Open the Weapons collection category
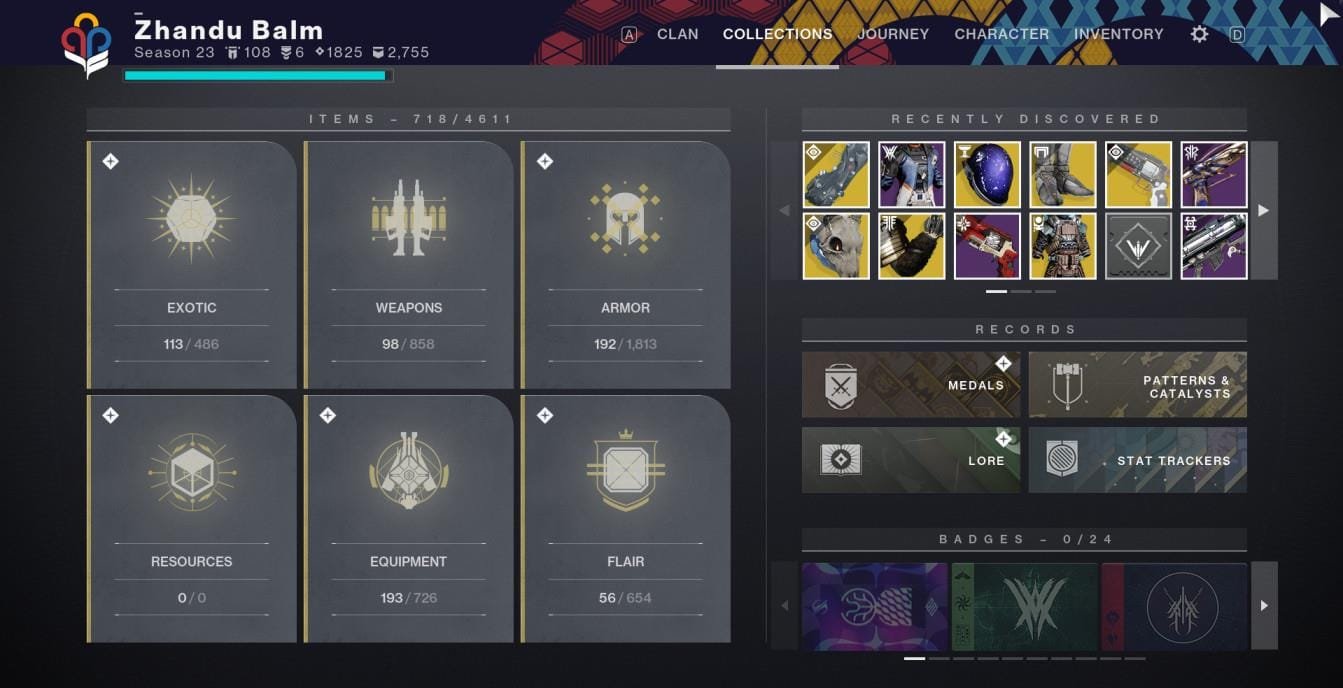 (x=409, y=265)
